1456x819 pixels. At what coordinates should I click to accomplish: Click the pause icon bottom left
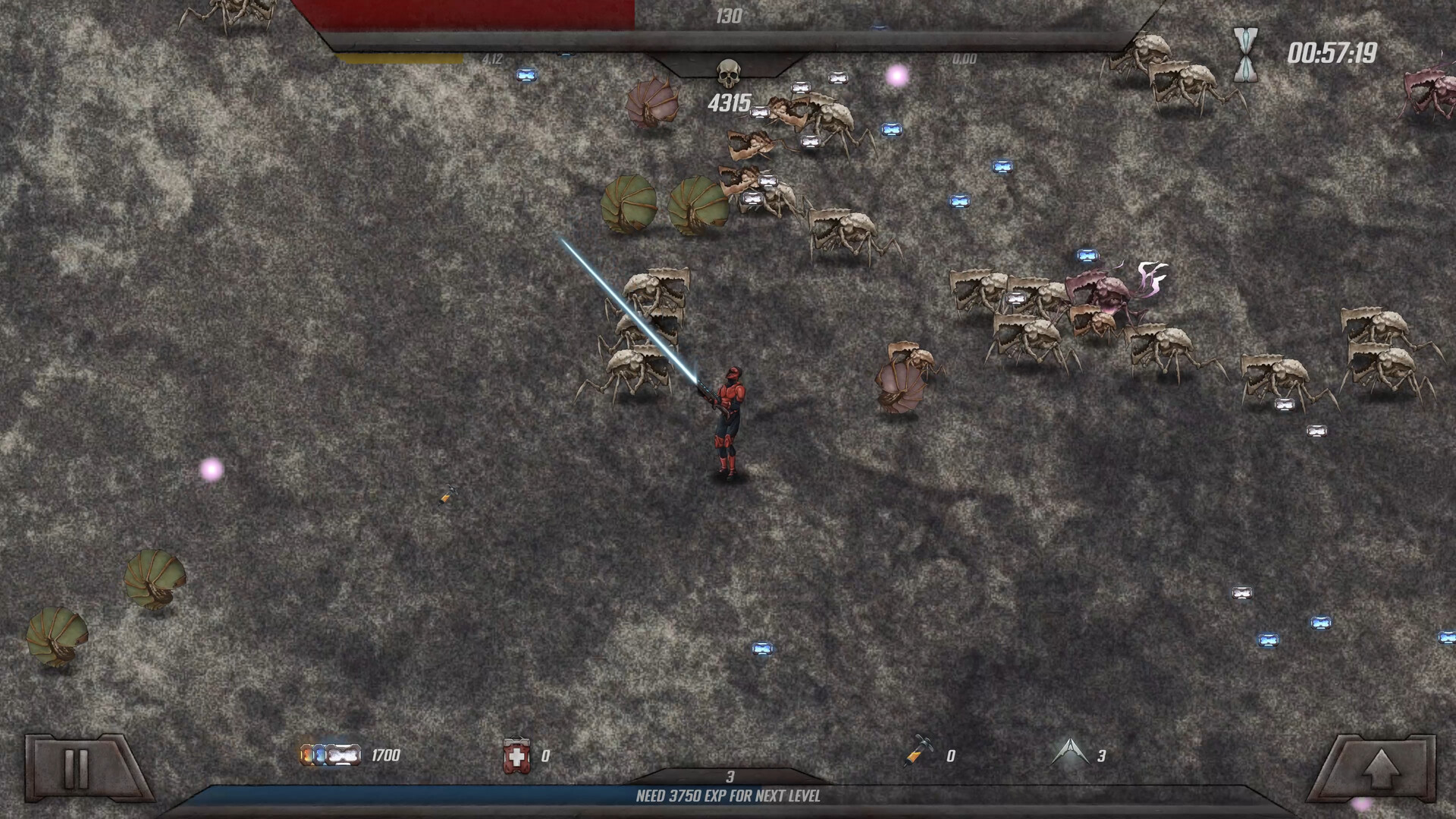(74, 767)
